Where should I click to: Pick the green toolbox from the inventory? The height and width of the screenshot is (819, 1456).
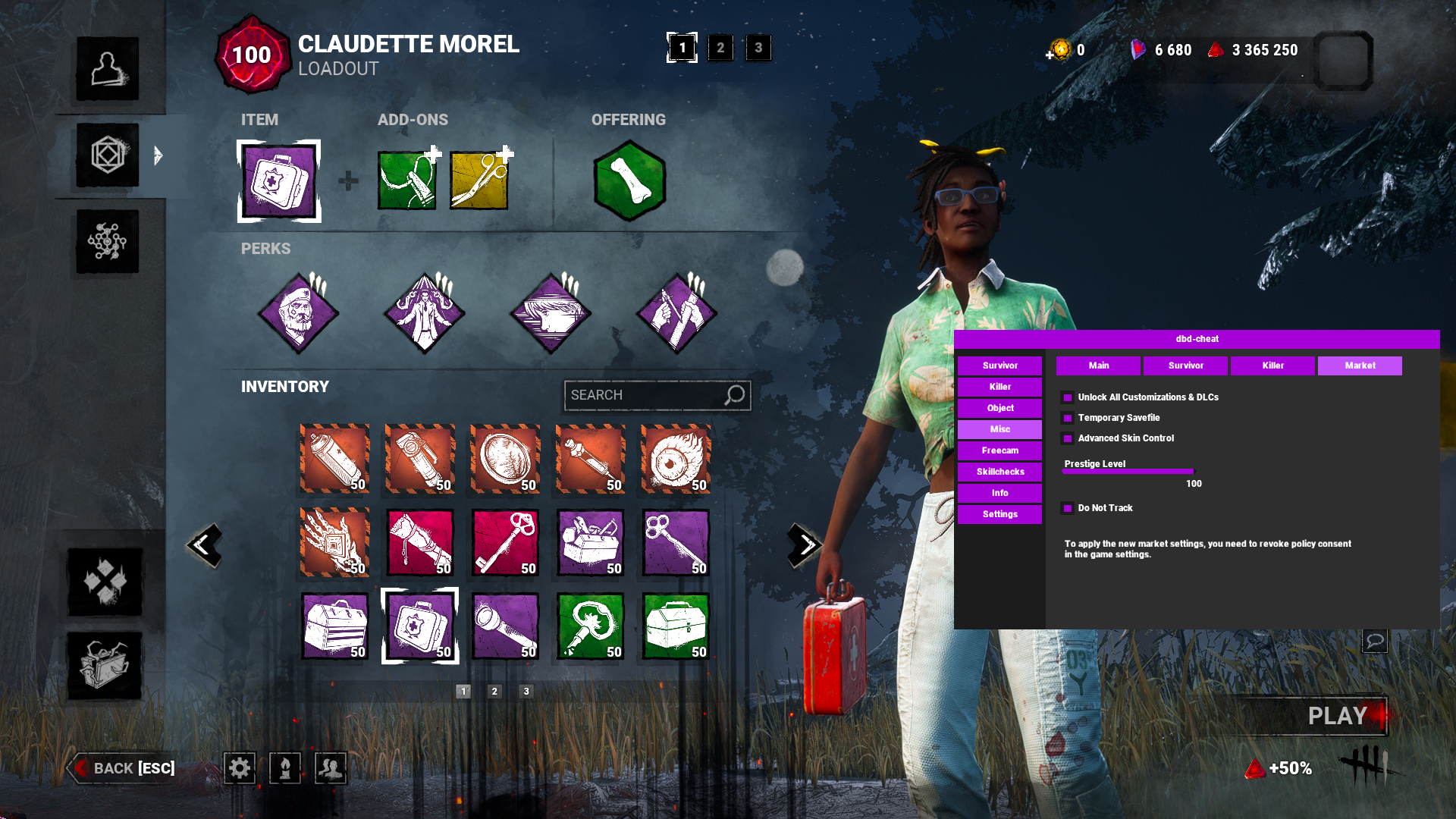[676, 626]
